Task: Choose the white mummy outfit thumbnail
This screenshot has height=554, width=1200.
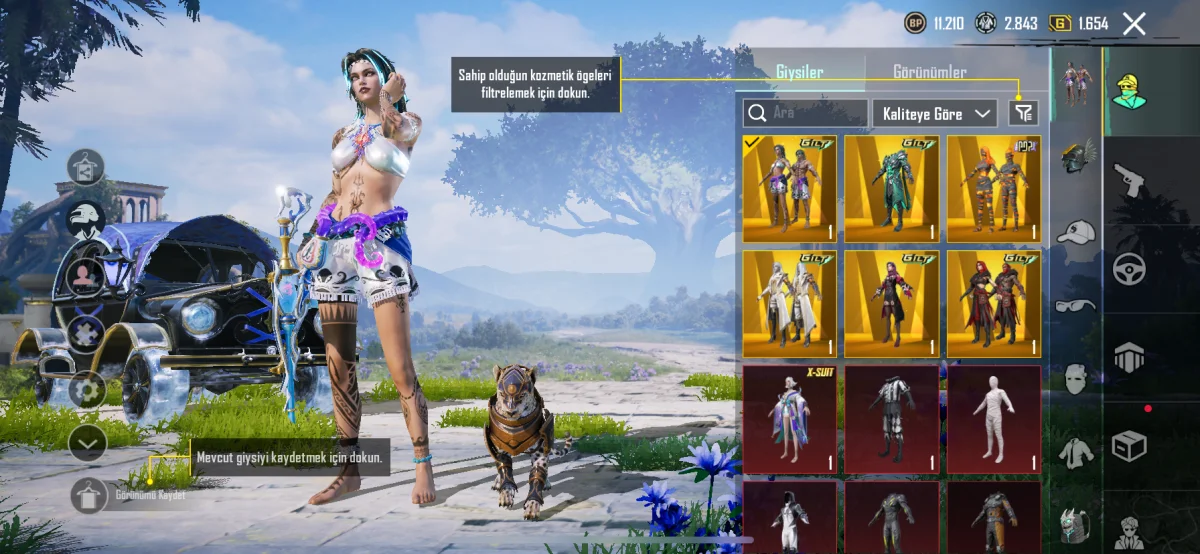Action: [994, 418]
